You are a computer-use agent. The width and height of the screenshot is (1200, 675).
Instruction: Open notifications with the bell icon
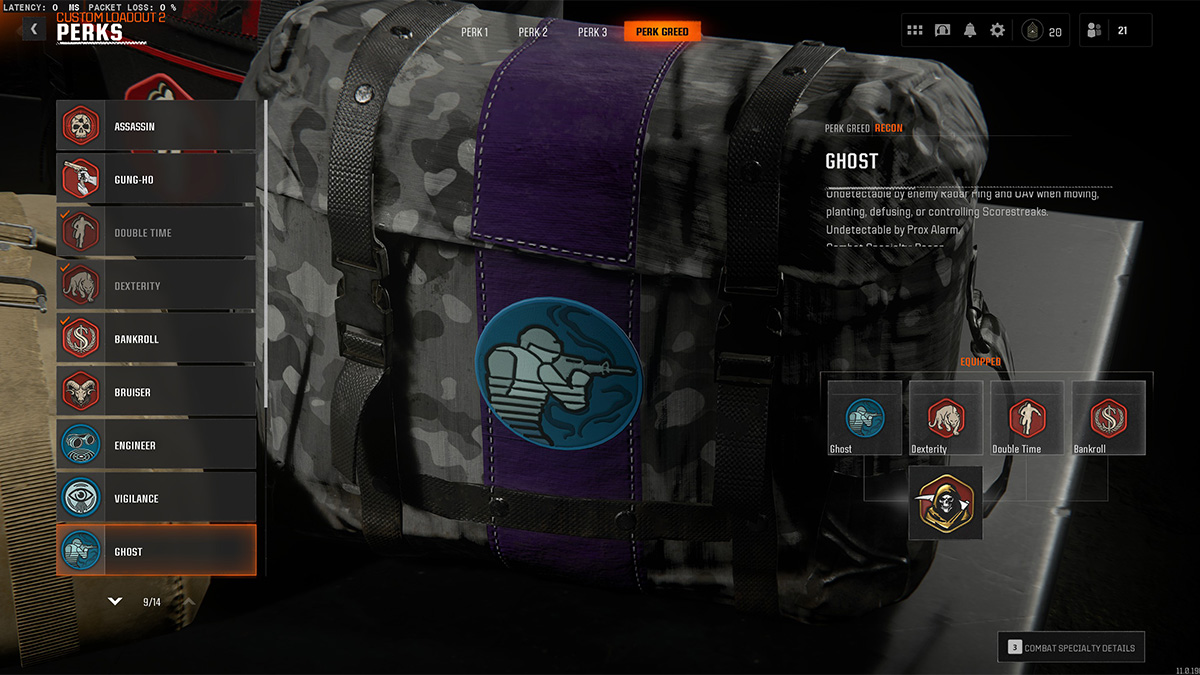click(x=970, y=31)
